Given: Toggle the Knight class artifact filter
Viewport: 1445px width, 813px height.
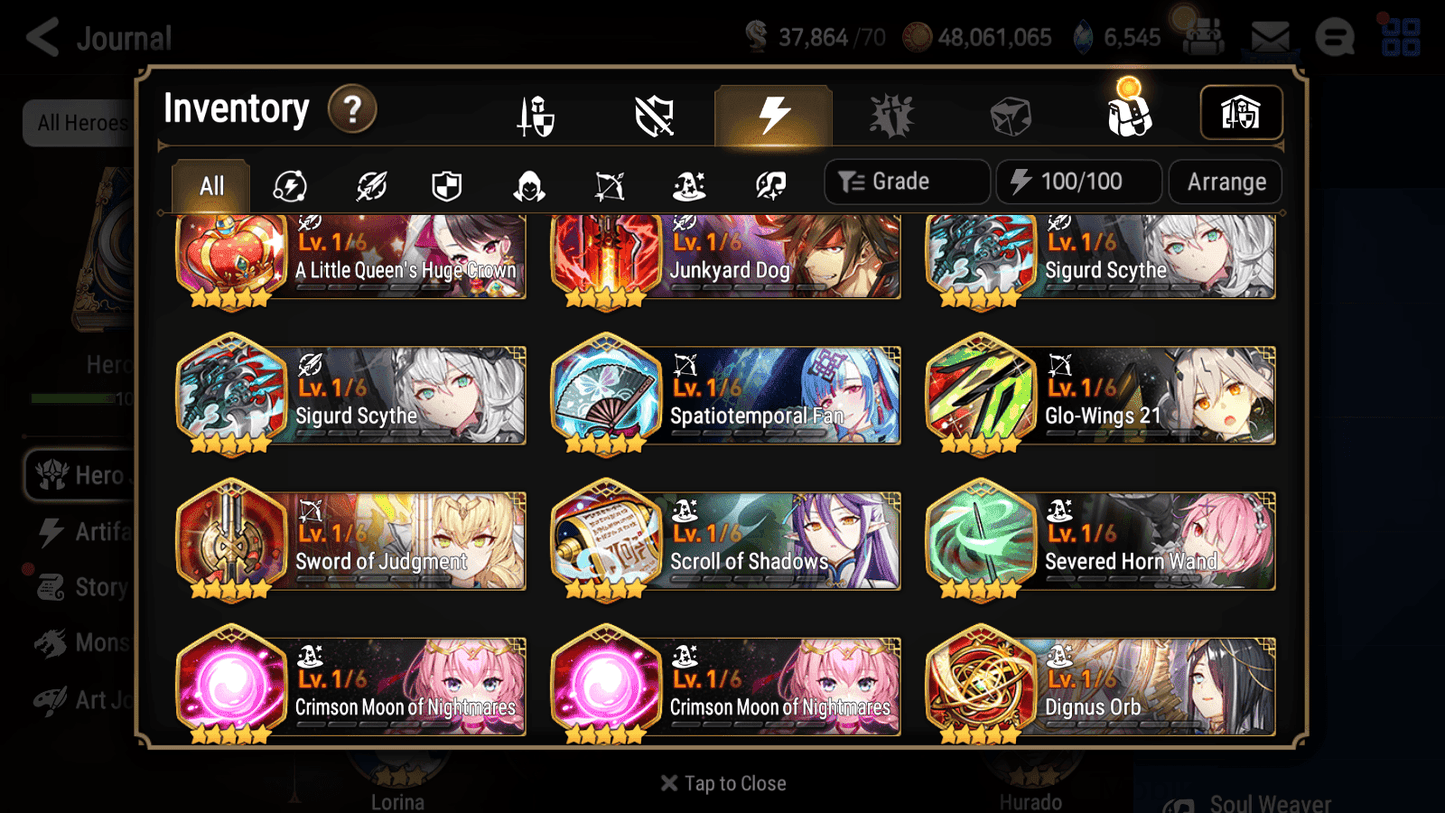Looking at the screenshot, I should tap(446, 185).
